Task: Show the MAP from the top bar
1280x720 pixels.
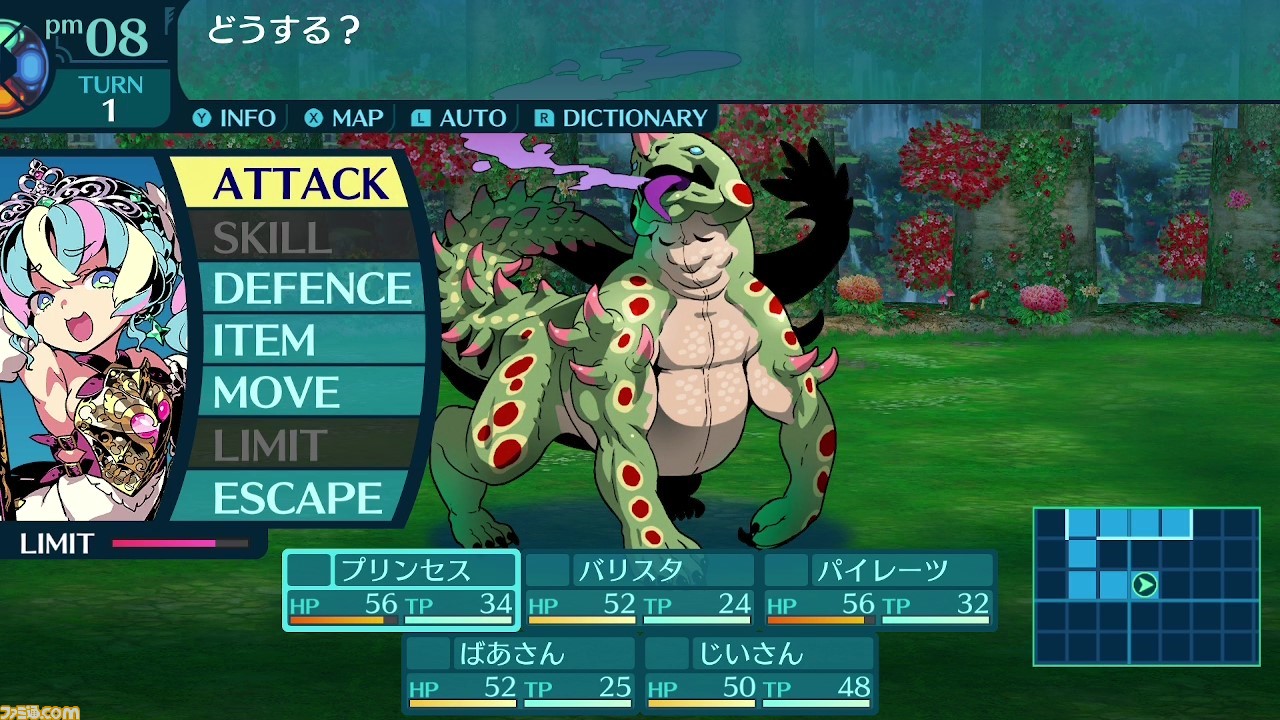Action: coord(345,118)
